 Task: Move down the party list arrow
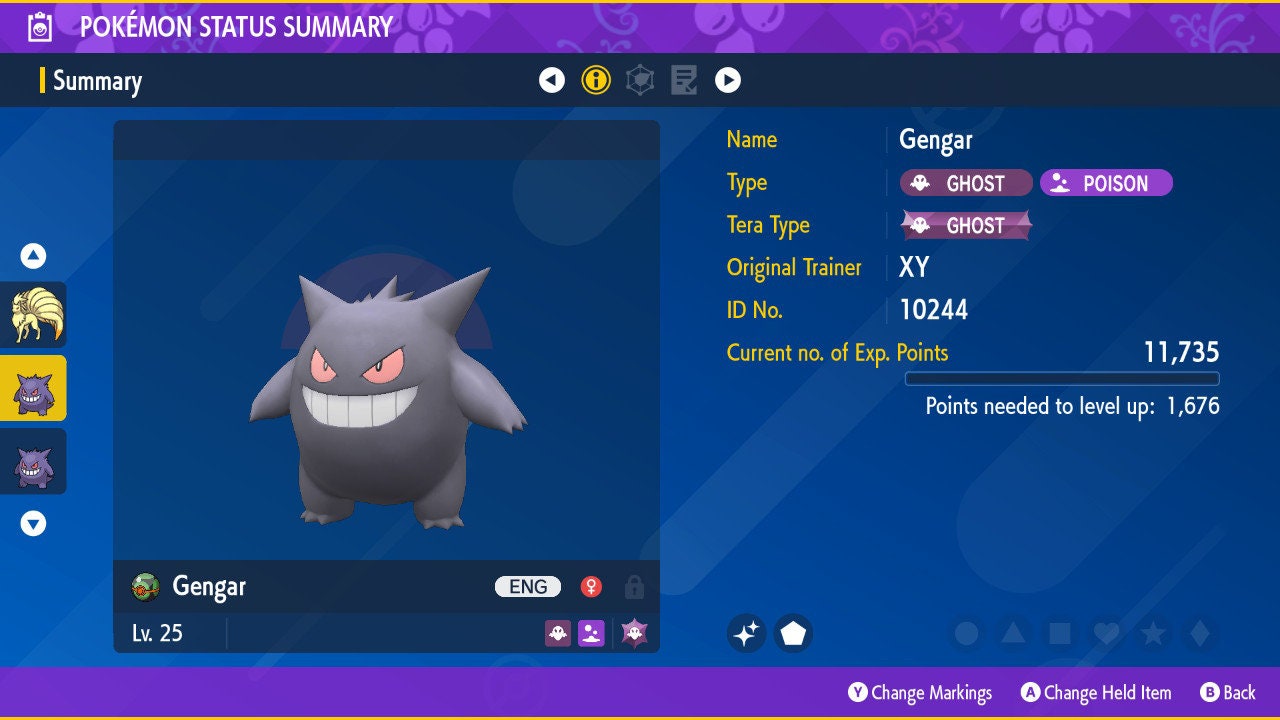pyautogui.click(x=33, y=523)
